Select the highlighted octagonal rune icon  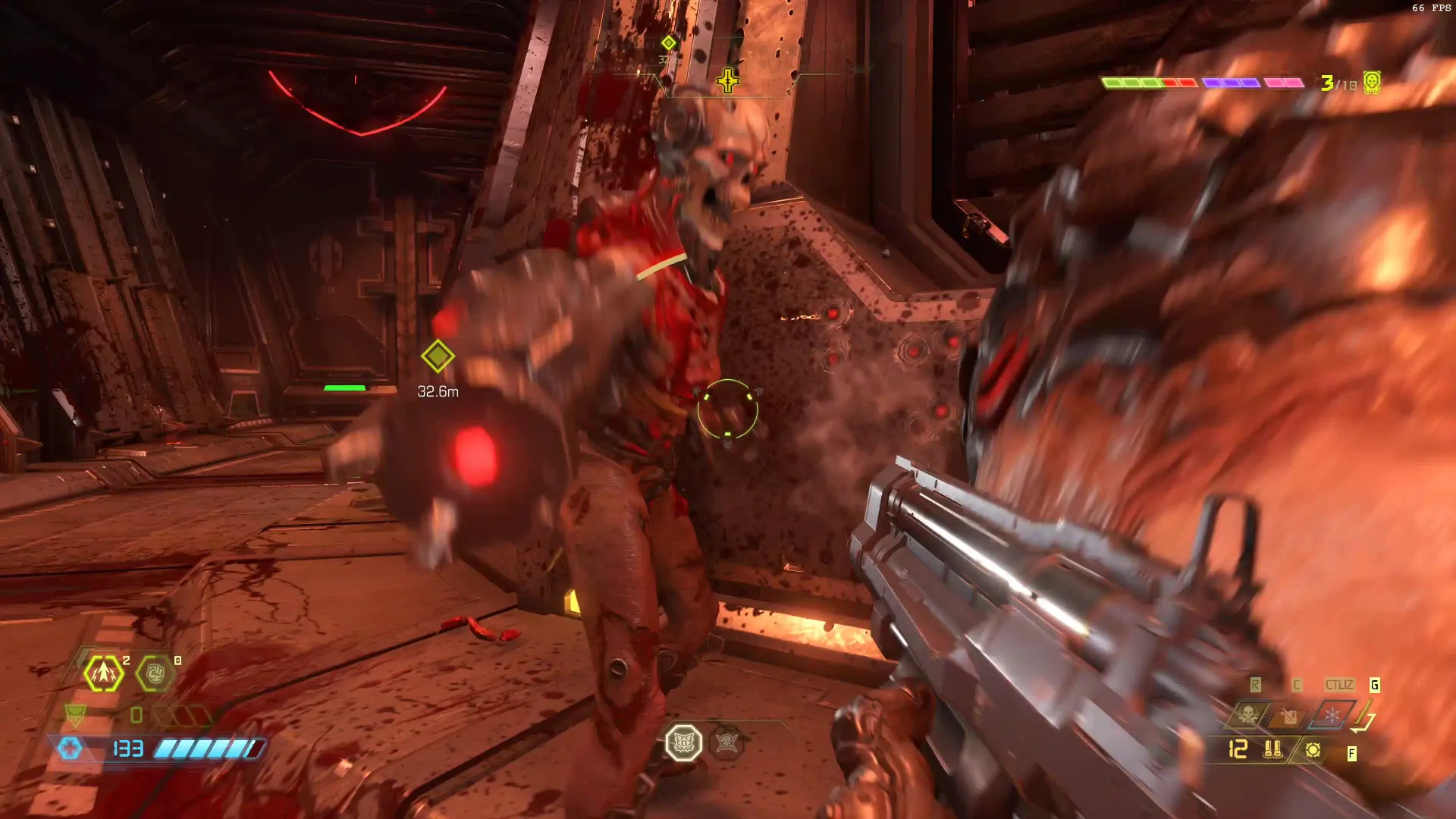(683, 743)
